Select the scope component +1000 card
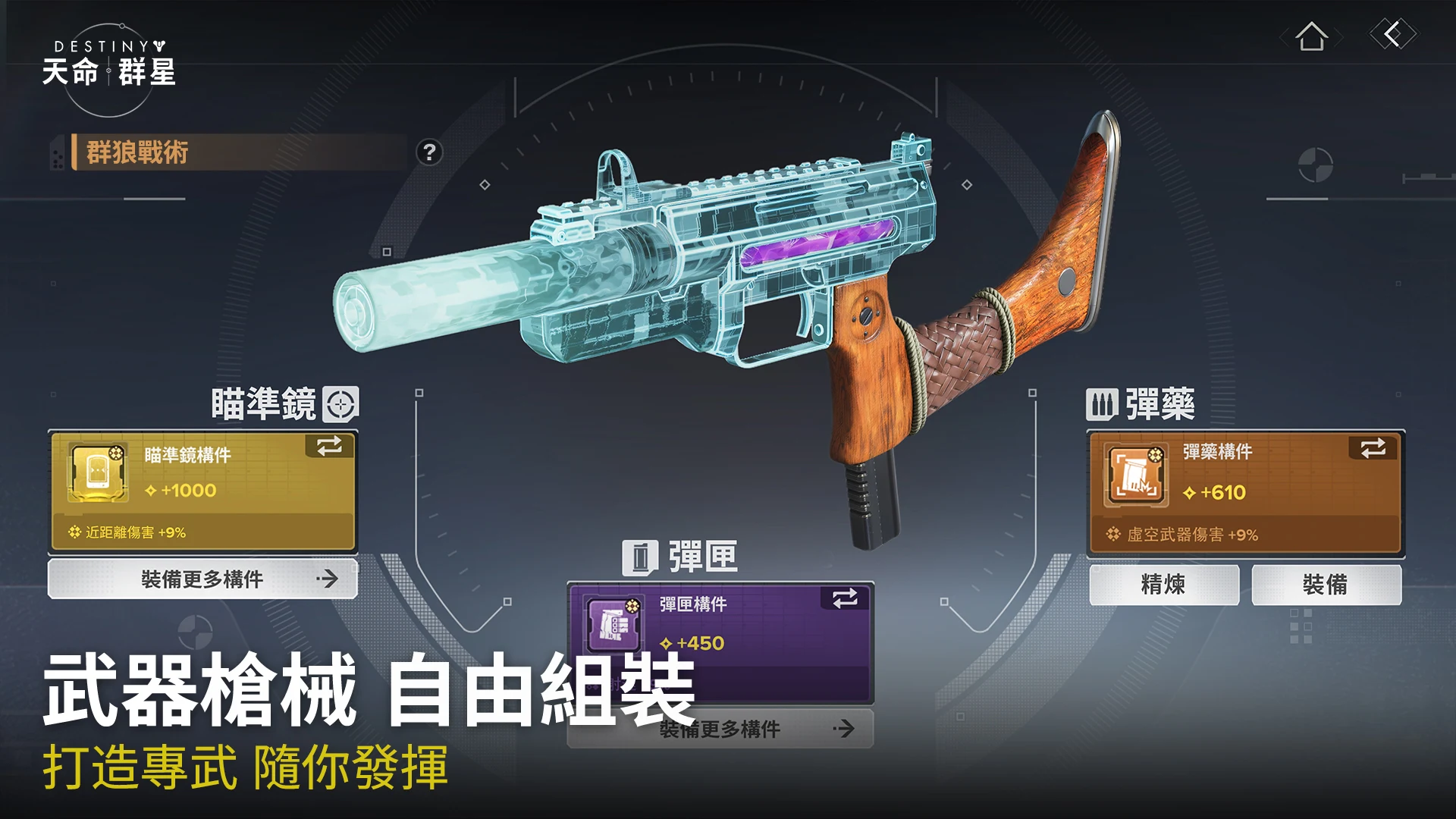Viewport: 1456px width, 819px height. coord(202,491)
